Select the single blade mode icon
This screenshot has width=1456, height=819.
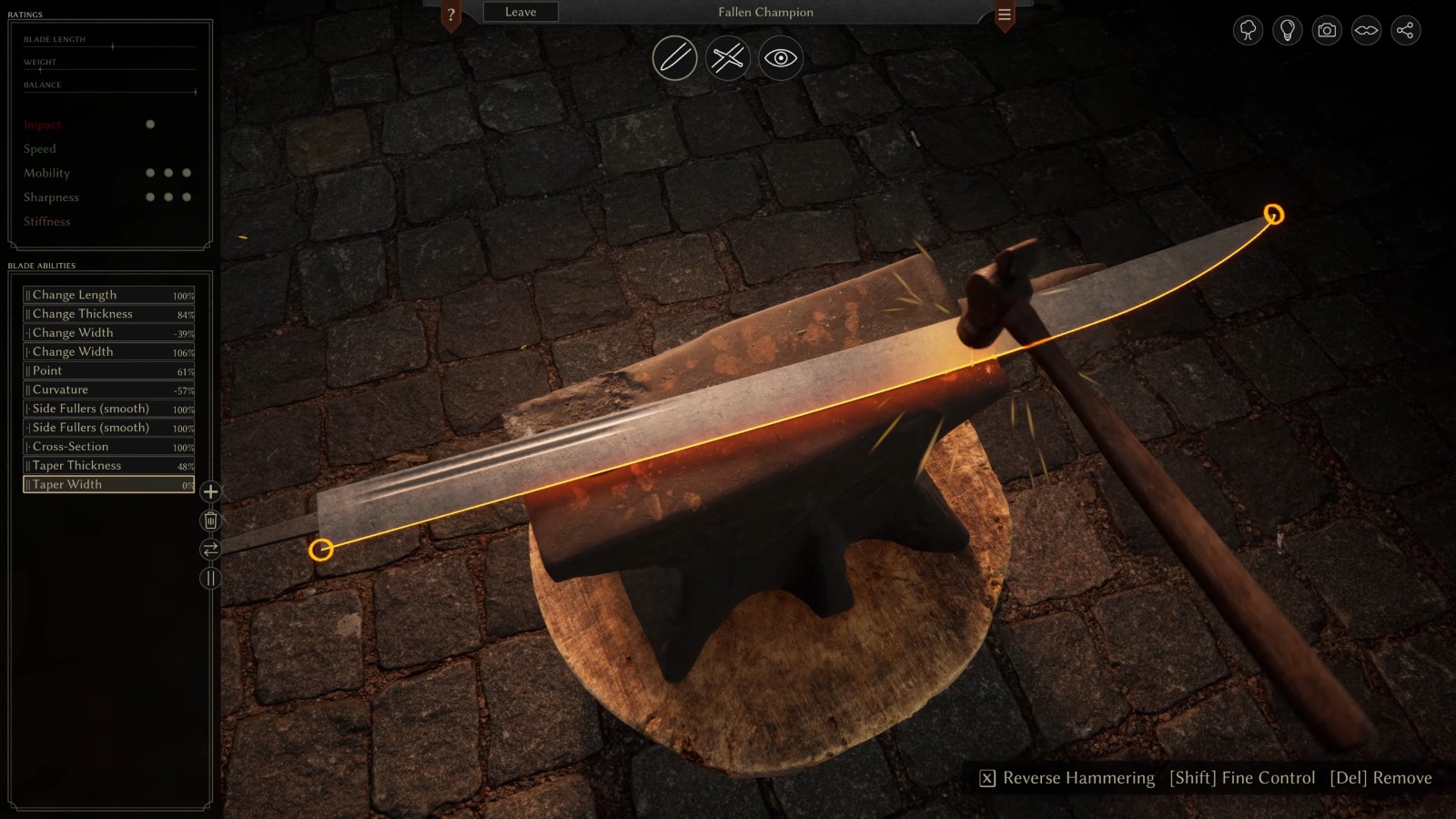674,58
